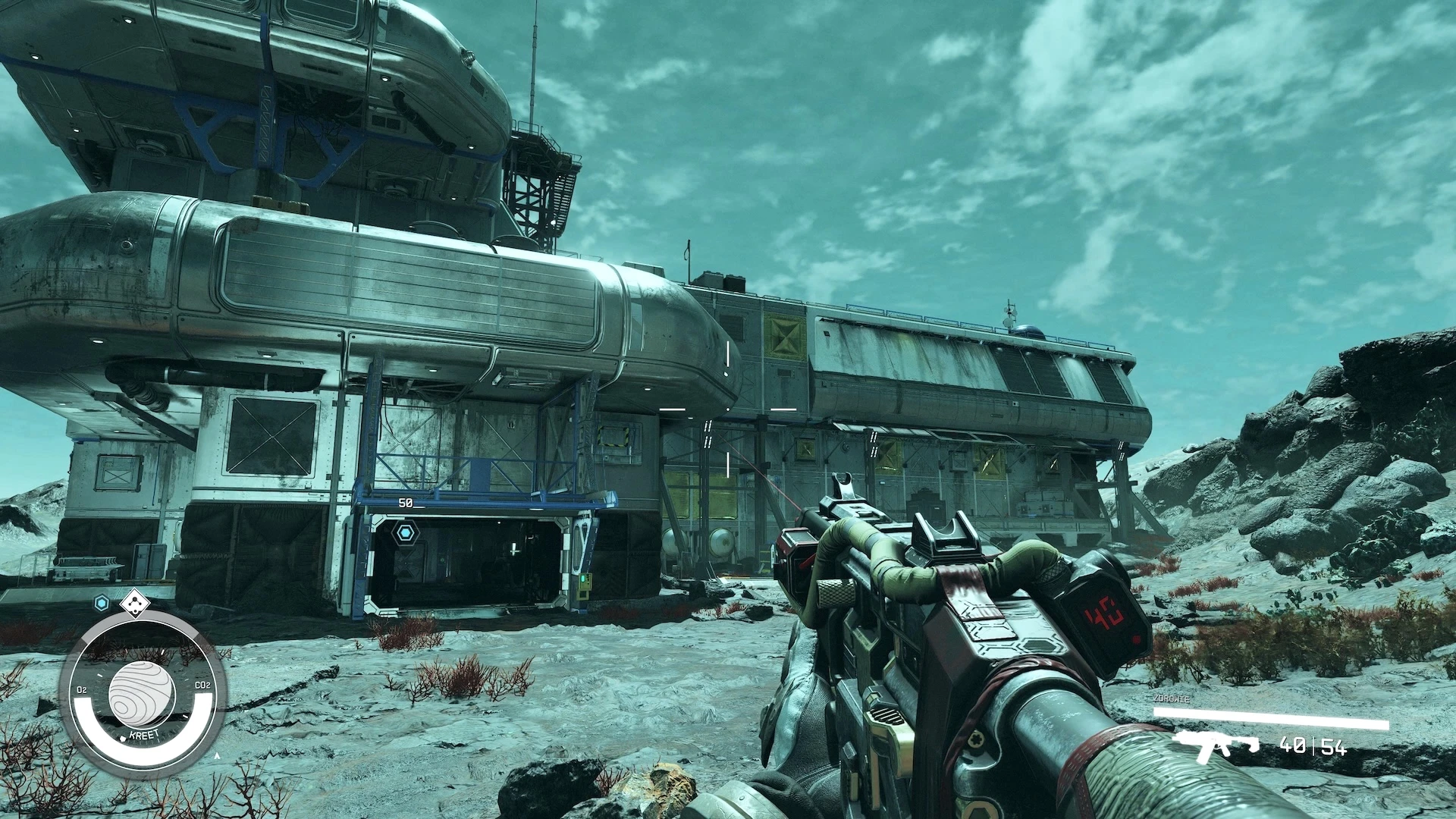The image size is (1456, 819).
Task: Select the equipped rifle weapon icon
Action: [x=1215, y=745]
